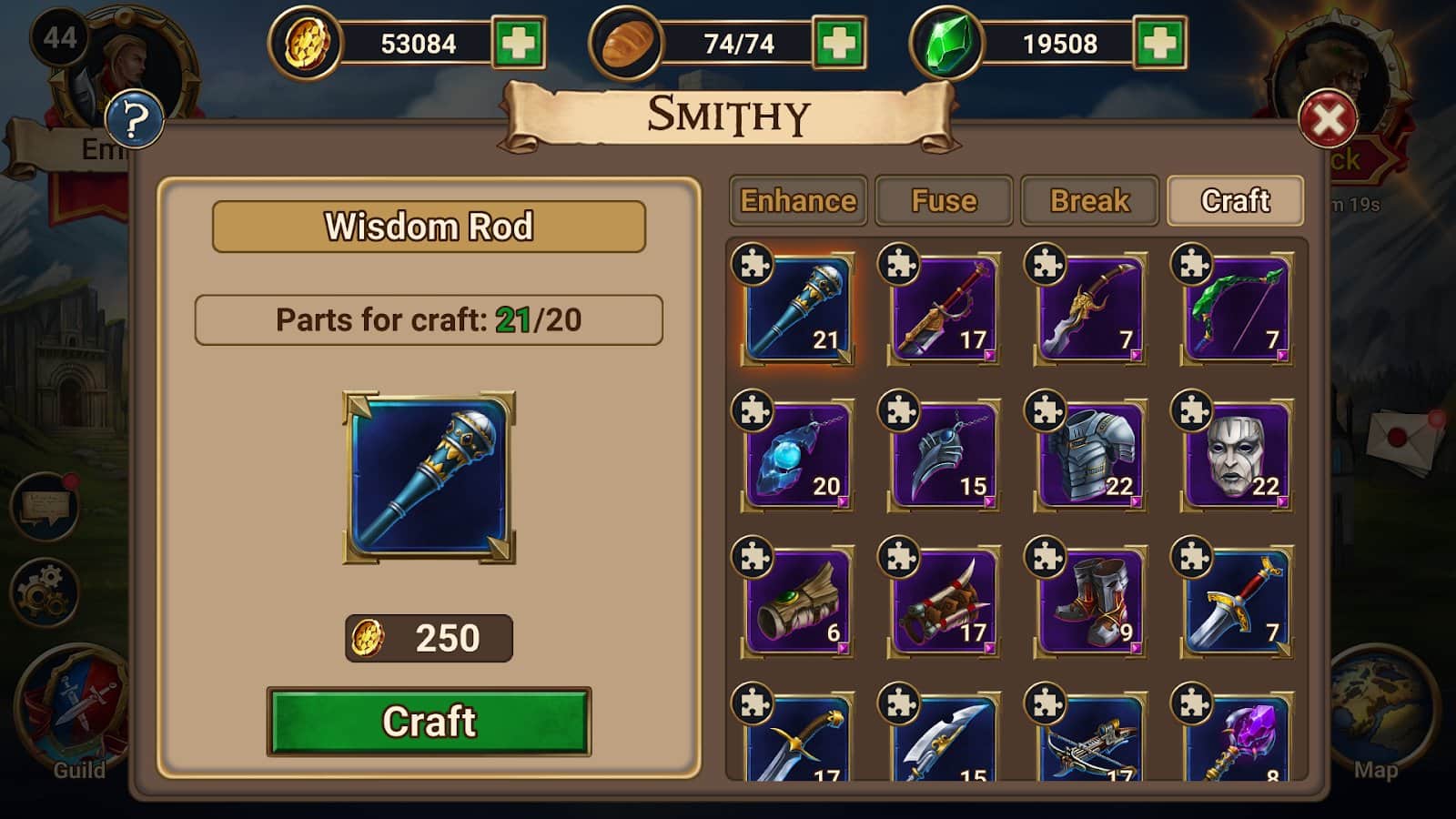The width and height of the screenshot is (1456, 819).
Task: Click the green Craft button
Action: pyautogui.click(x=429, y=722)
